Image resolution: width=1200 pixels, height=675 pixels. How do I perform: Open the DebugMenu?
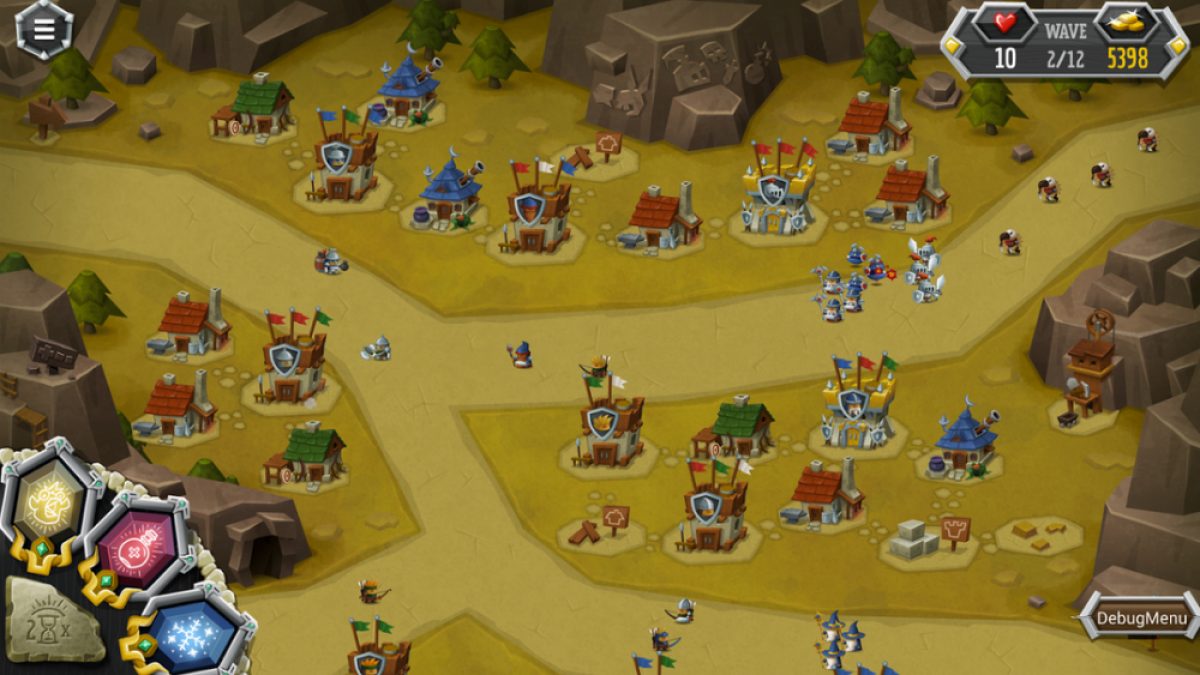click(x=1141, y=617)
